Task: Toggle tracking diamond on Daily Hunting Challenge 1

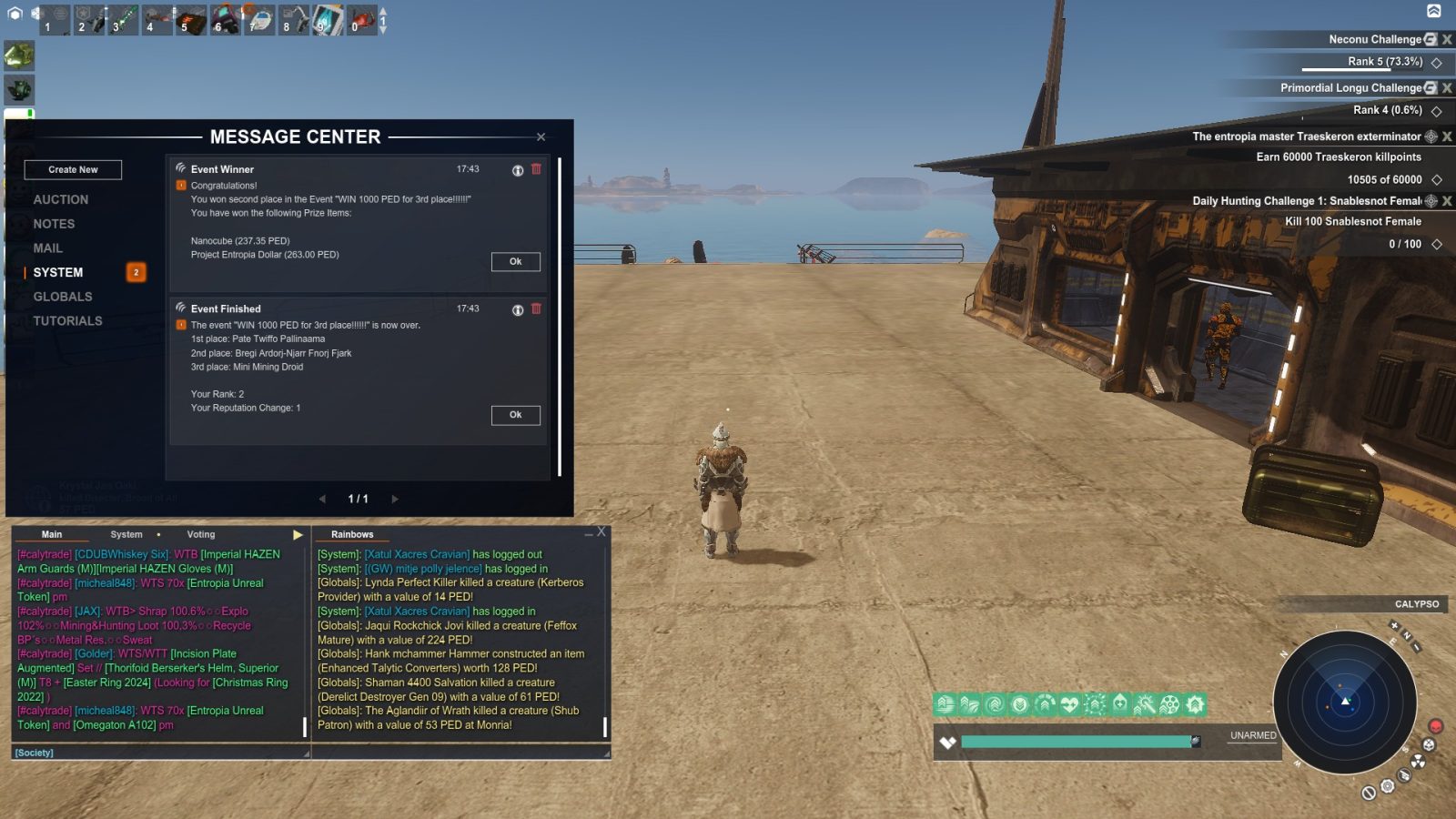Action: [x=1437, y=243]
